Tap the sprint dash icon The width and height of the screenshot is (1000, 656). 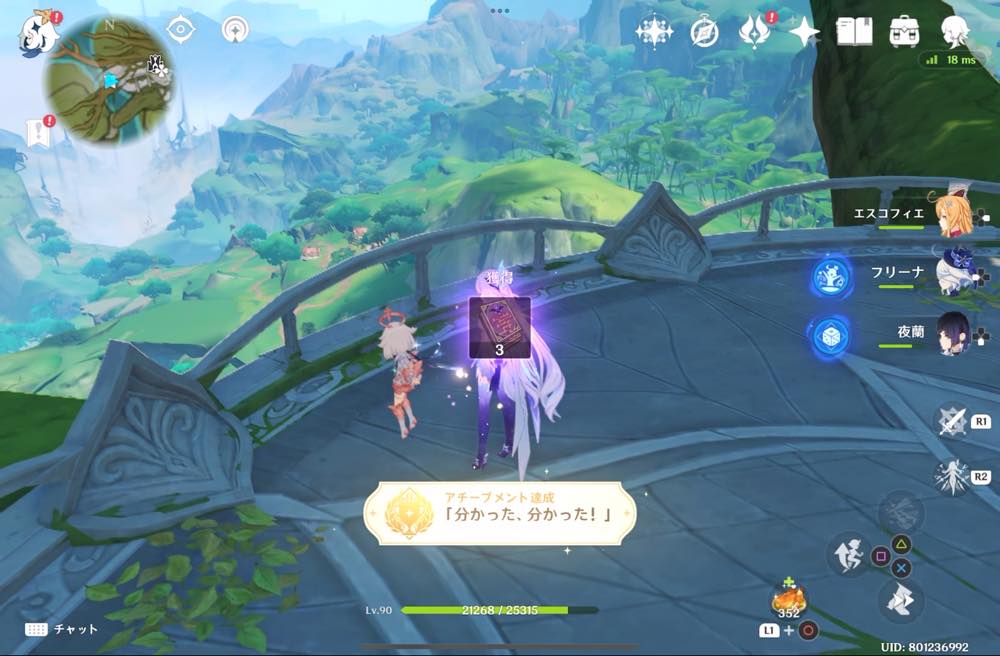pos(846,553)
